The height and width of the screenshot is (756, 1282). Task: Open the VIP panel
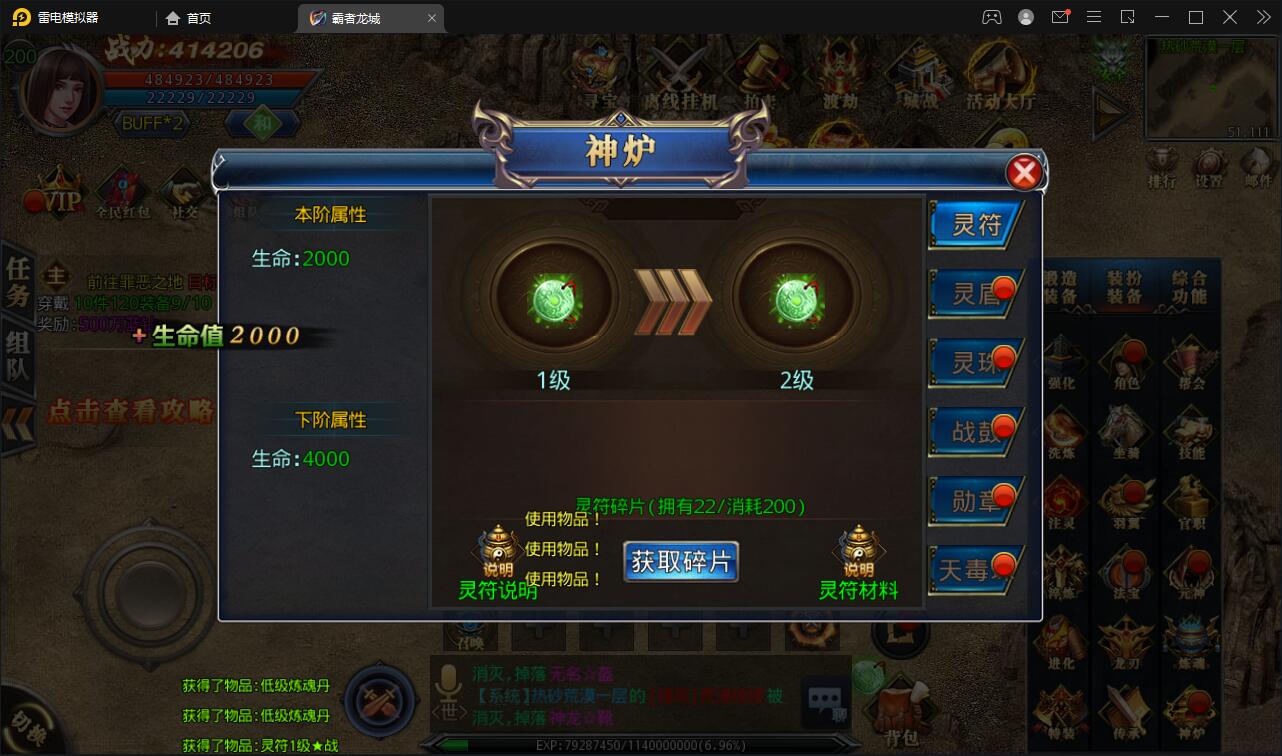pyautogui.click(x=55, y=197)
